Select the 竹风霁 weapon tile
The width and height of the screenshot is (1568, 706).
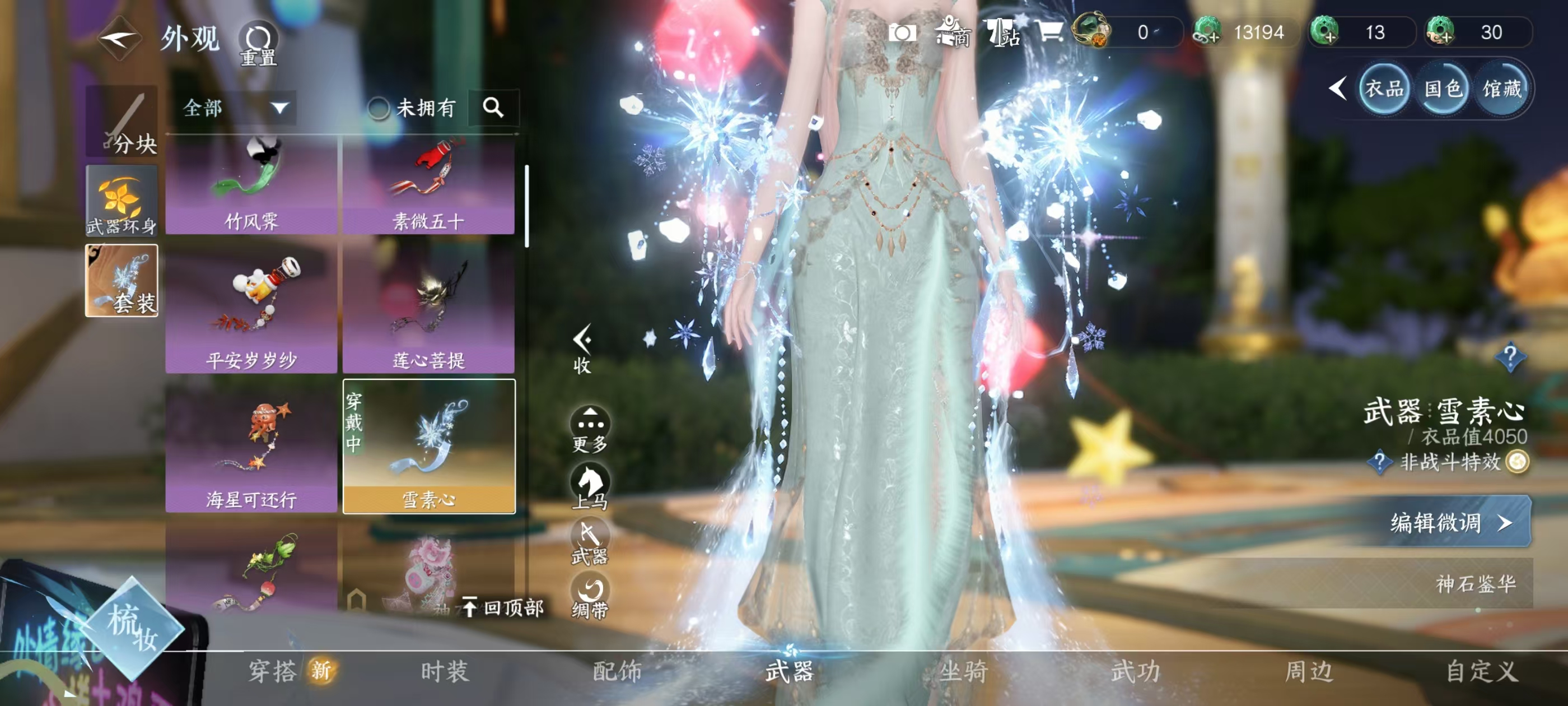[x=251, y=185]
